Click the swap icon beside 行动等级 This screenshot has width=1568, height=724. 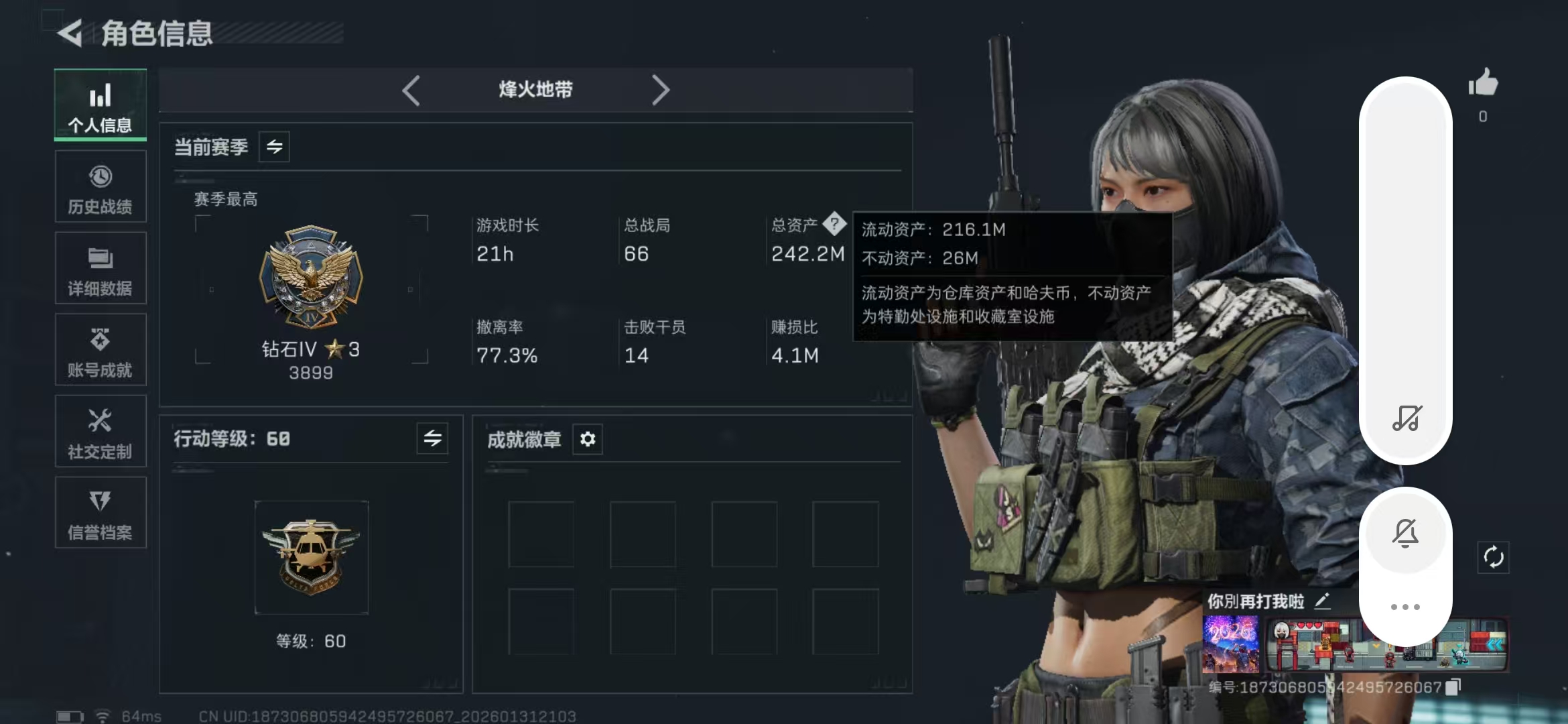click(x=432, y=439)
